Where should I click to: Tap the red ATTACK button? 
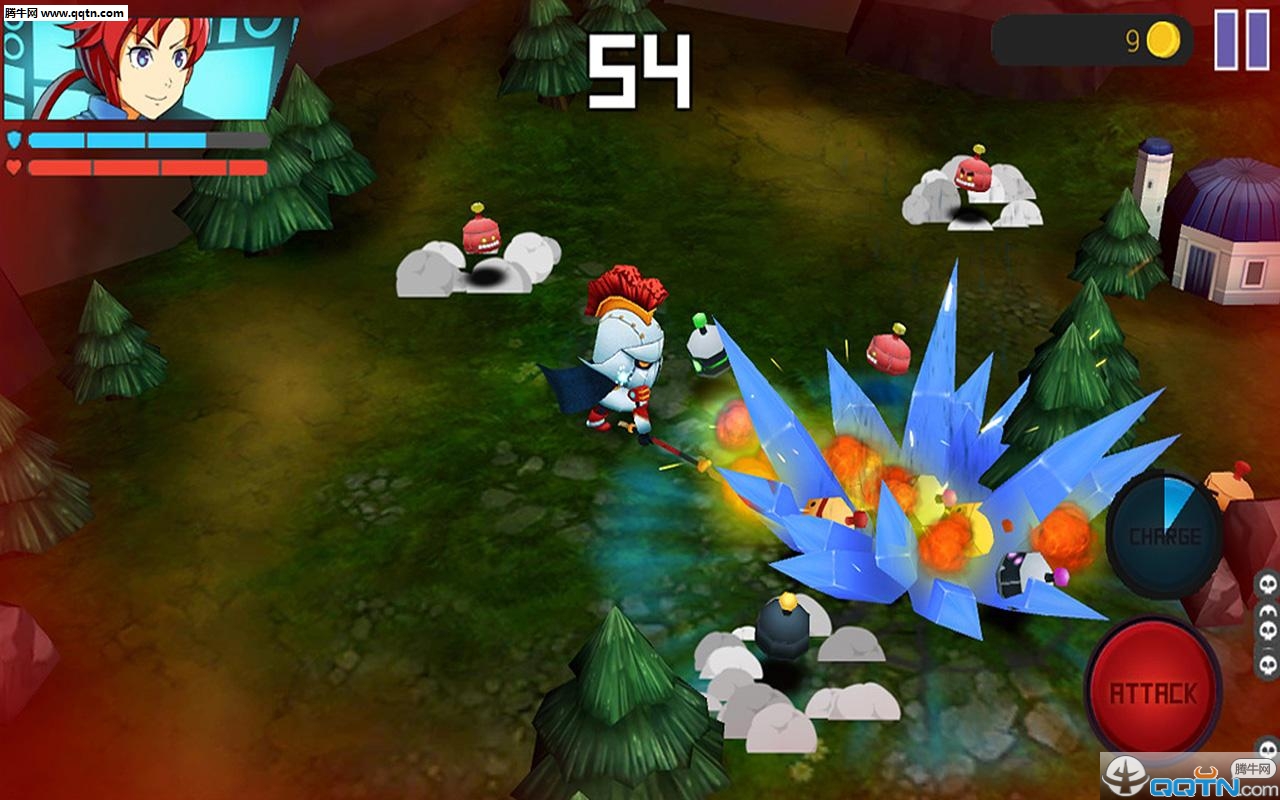click(1153, 690)
